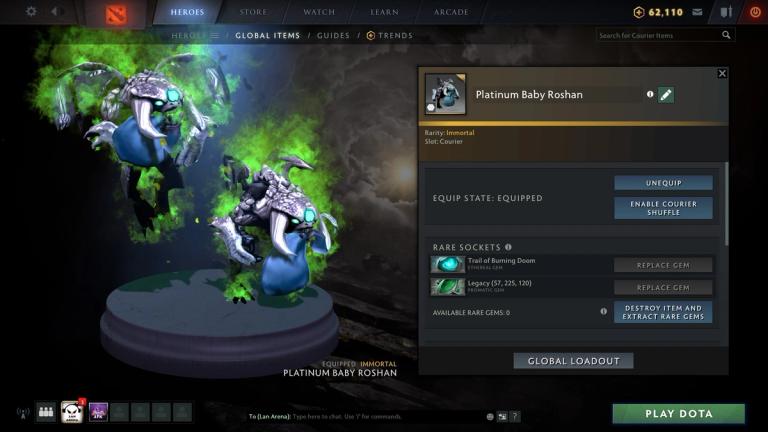Open the Guides subsection
Screen dimensions: 768x432
333,35
